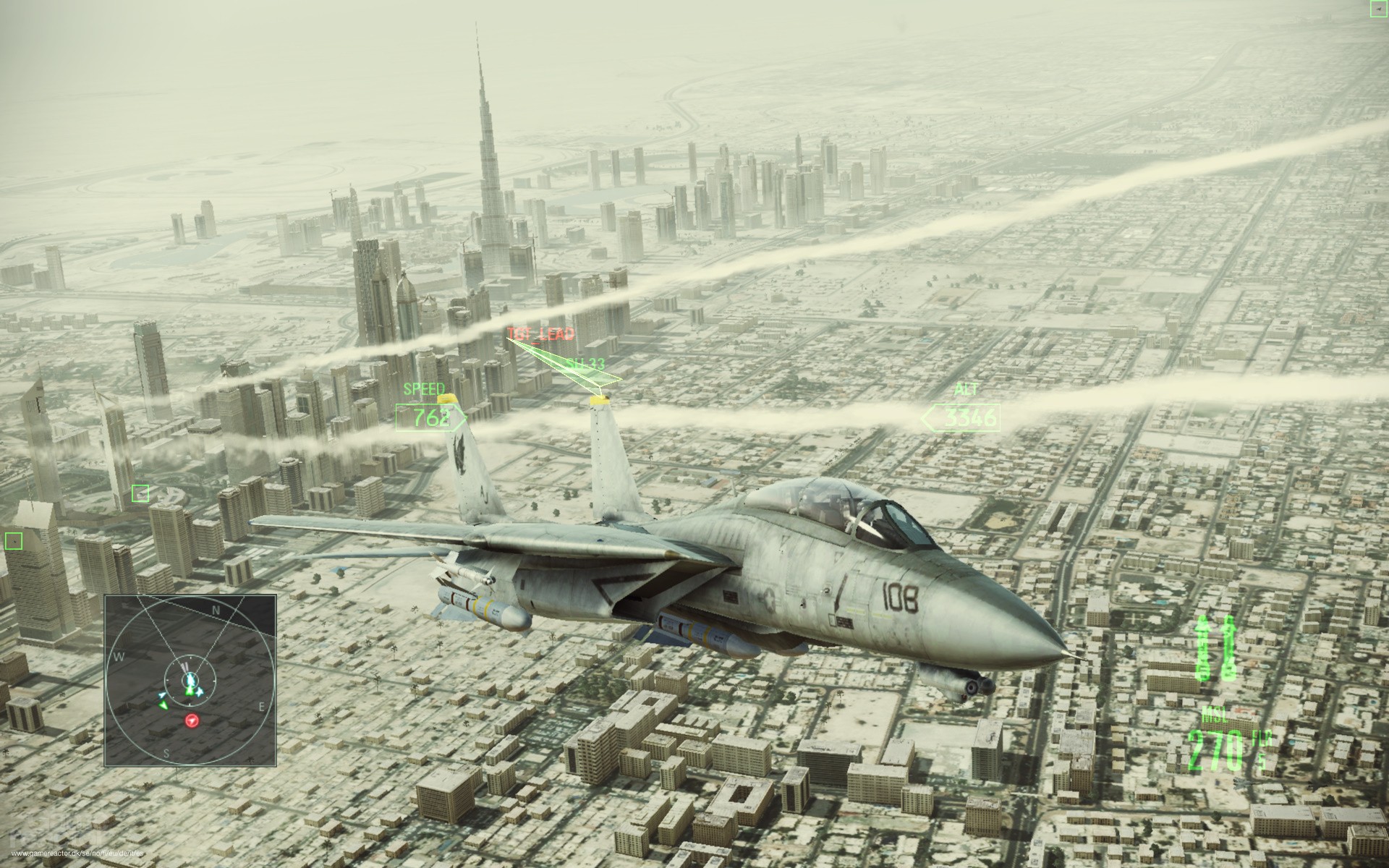Click the 270 missile count readout

click(1217, 748)
